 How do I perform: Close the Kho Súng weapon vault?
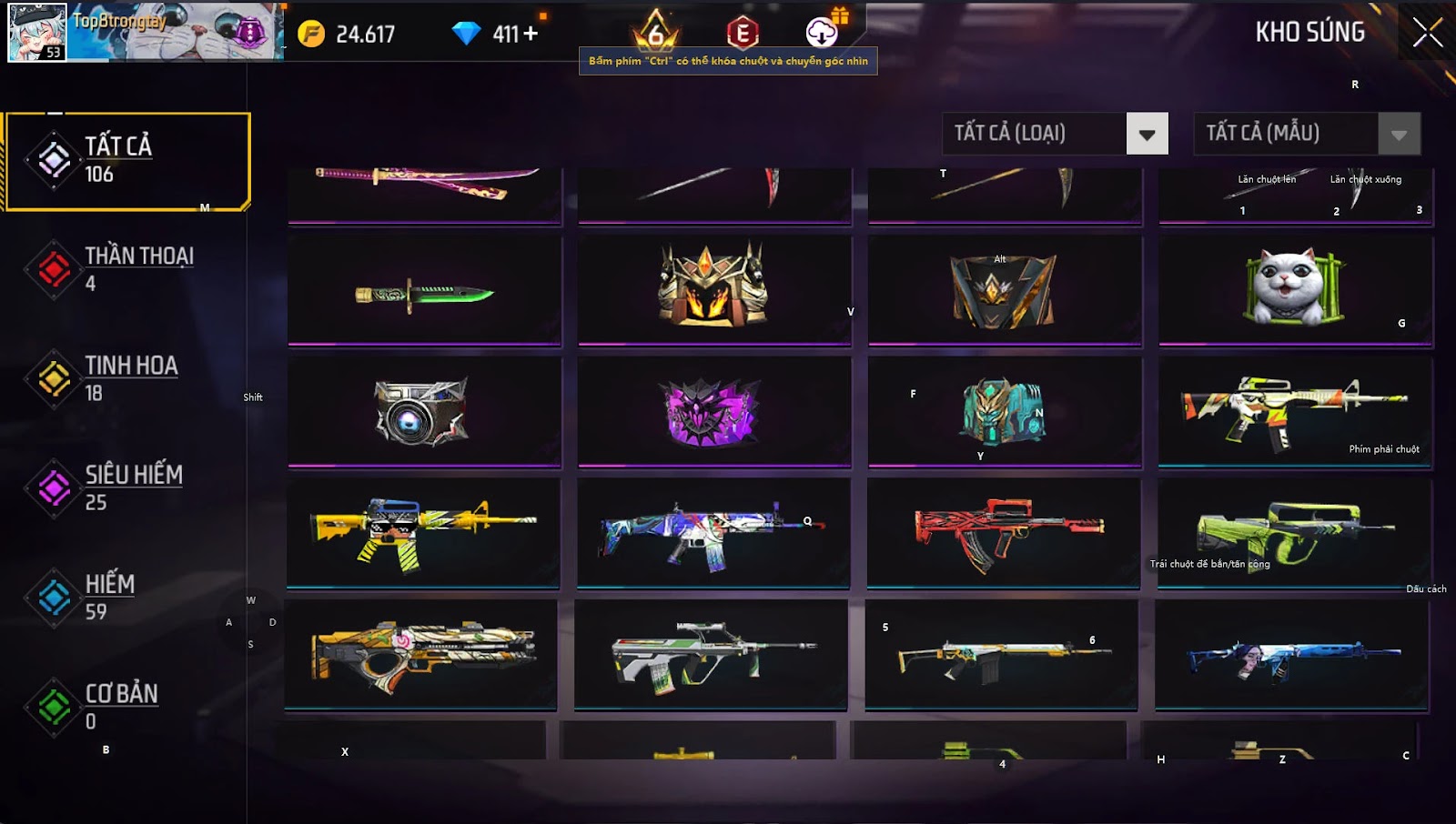[x=1427, y=33]
